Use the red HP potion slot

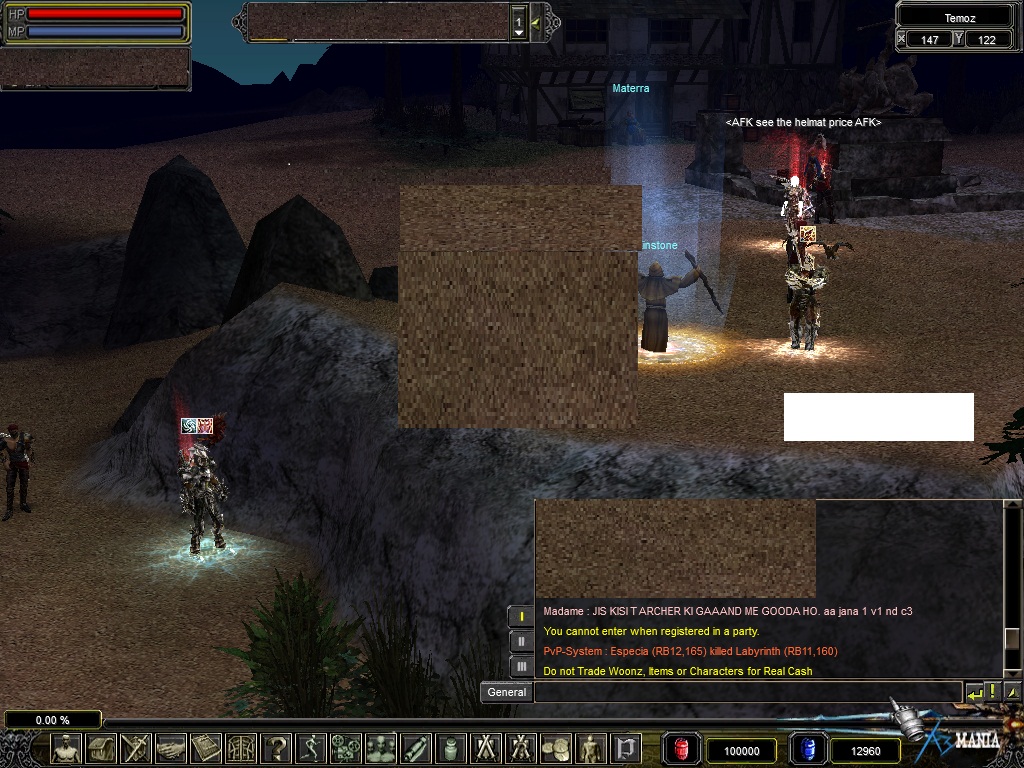[681, 750]
